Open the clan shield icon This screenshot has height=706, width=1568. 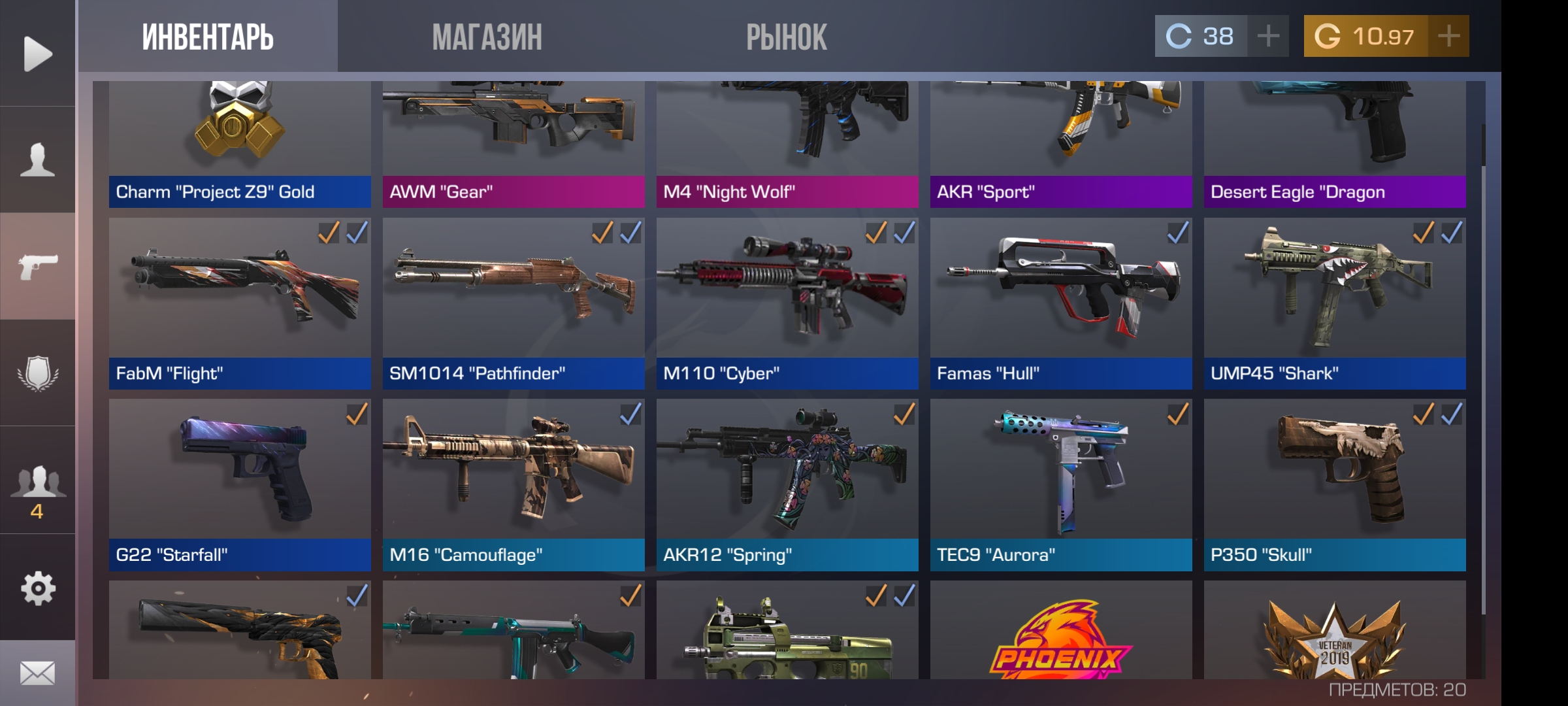[37, 373]
